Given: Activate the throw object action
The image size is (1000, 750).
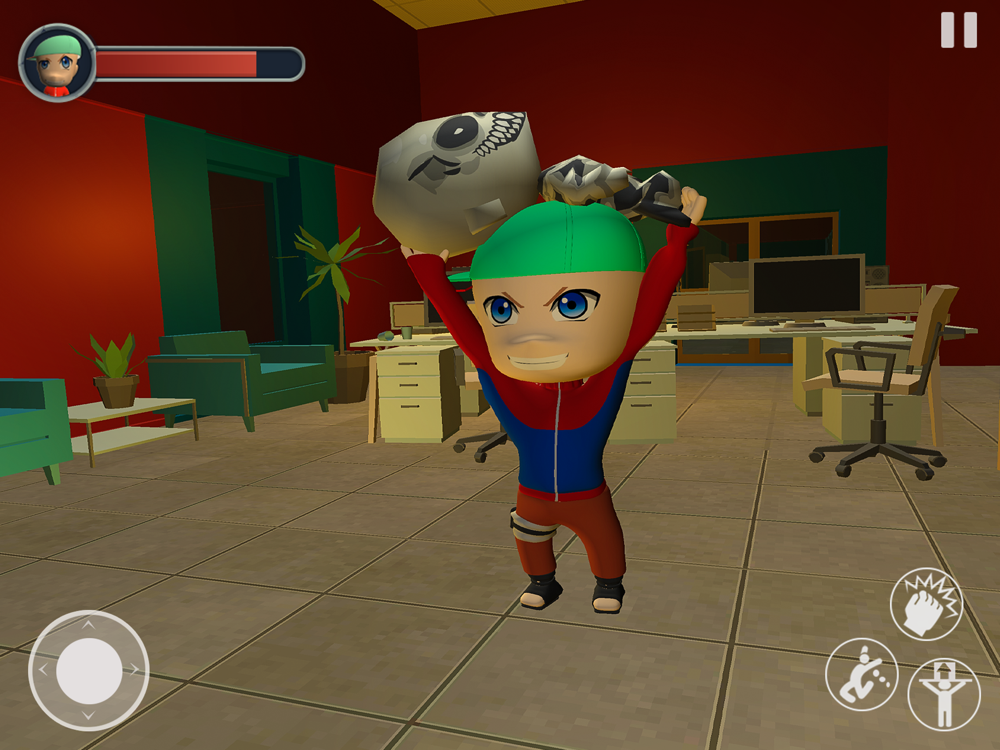Looking at the screenshot, I should (861, 675).
